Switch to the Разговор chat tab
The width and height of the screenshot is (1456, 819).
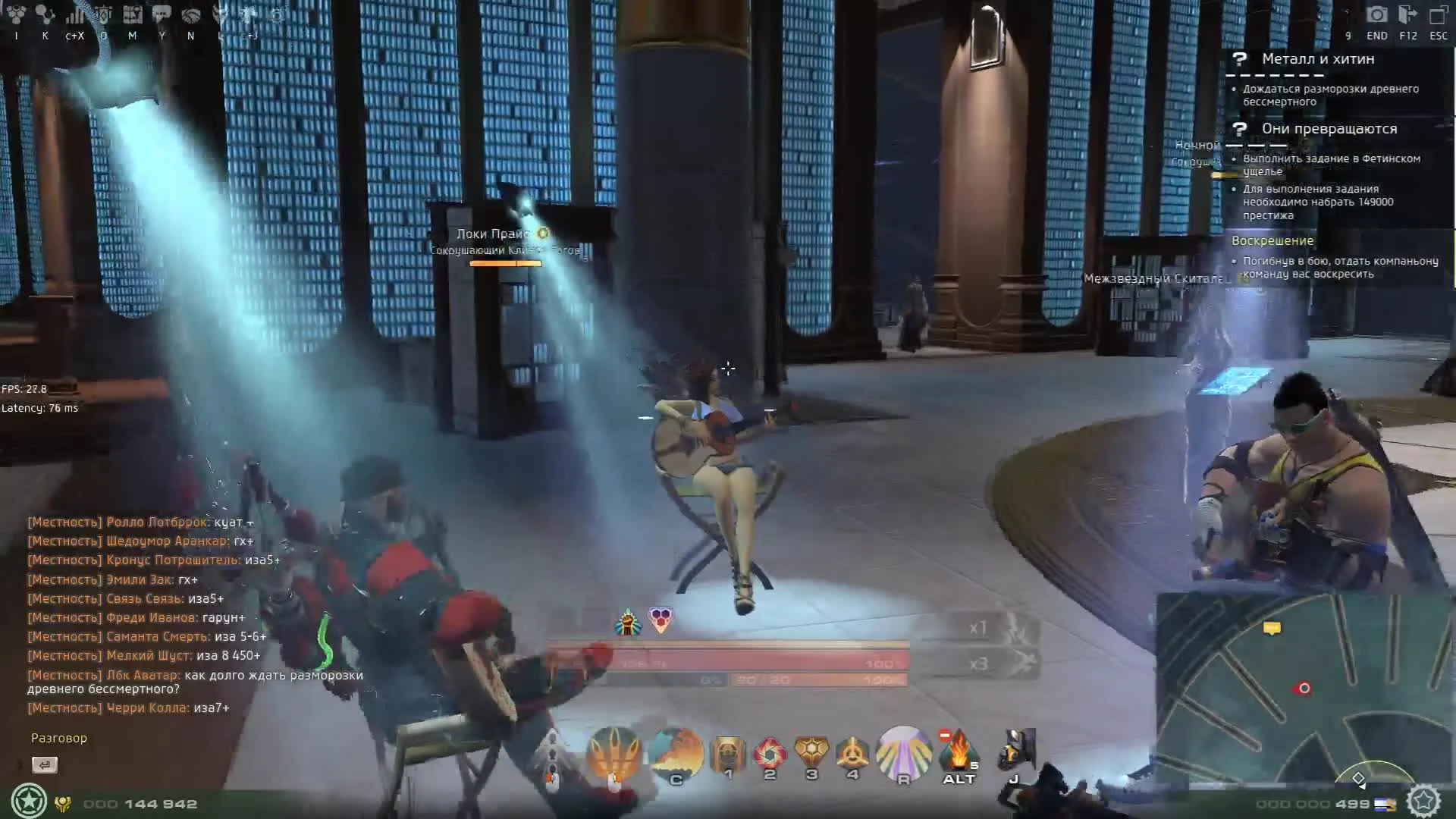click(58, 737)
